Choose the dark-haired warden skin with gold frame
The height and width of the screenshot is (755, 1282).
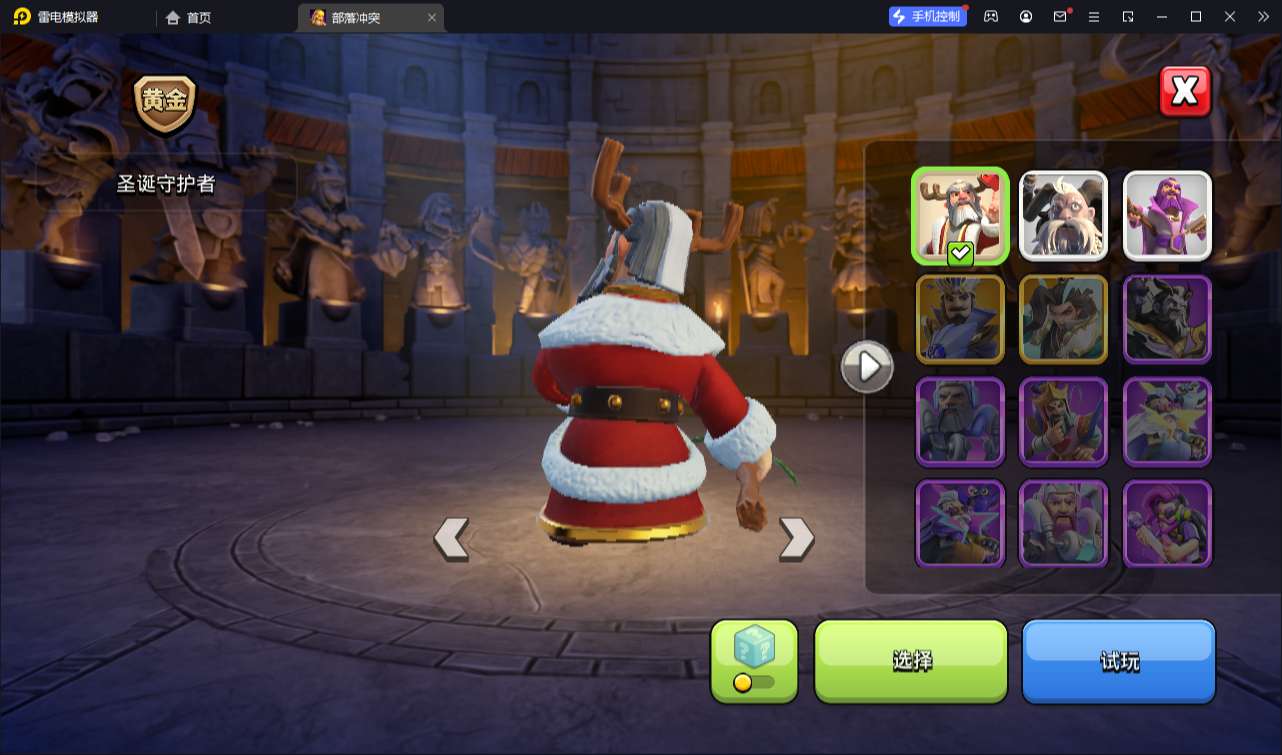(1063, 319)
